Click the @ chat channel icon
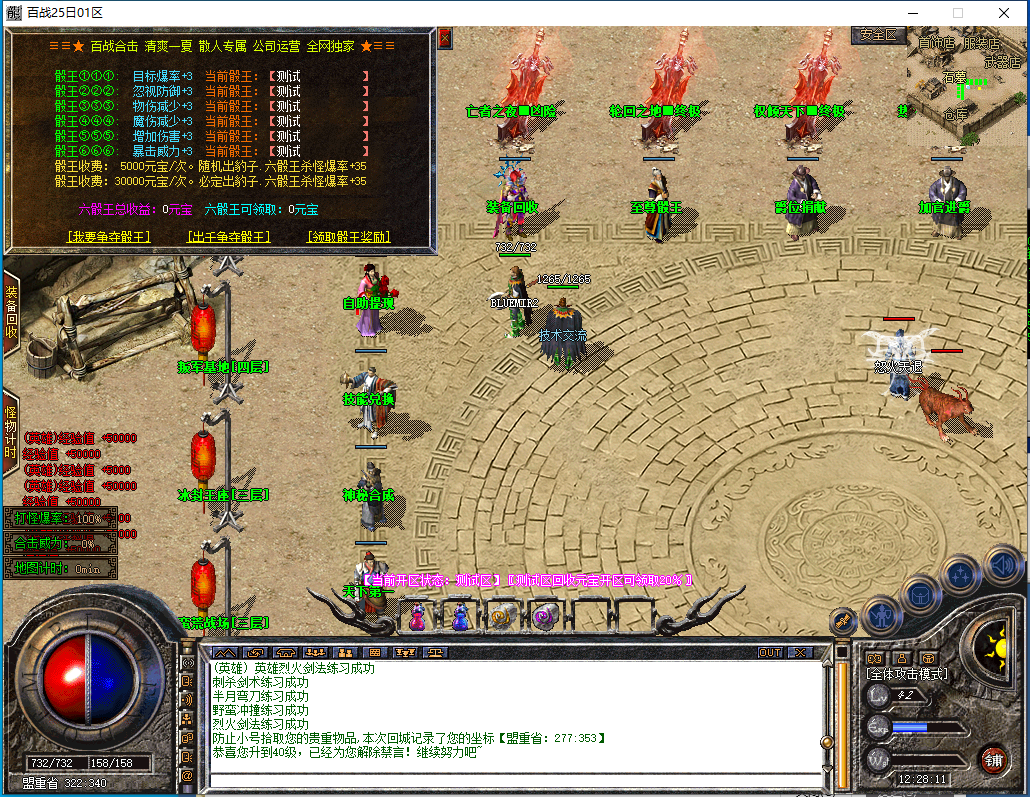This screenshot has height=797, width=1030. [x=187, y=775]
